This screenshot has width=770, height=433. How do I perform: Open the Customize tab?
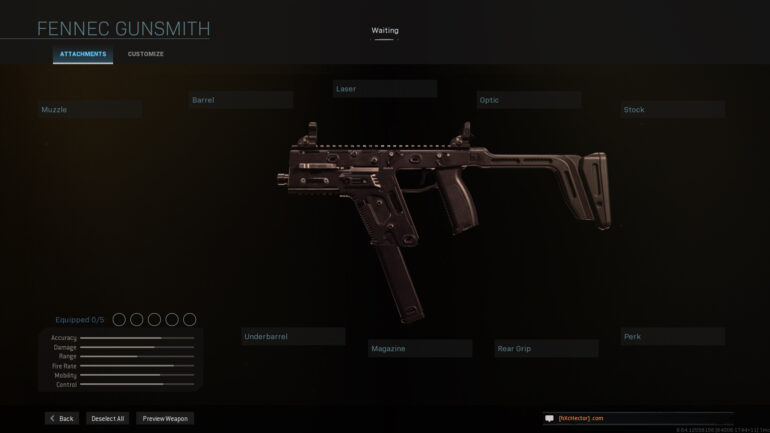click(x=146, y=54)
